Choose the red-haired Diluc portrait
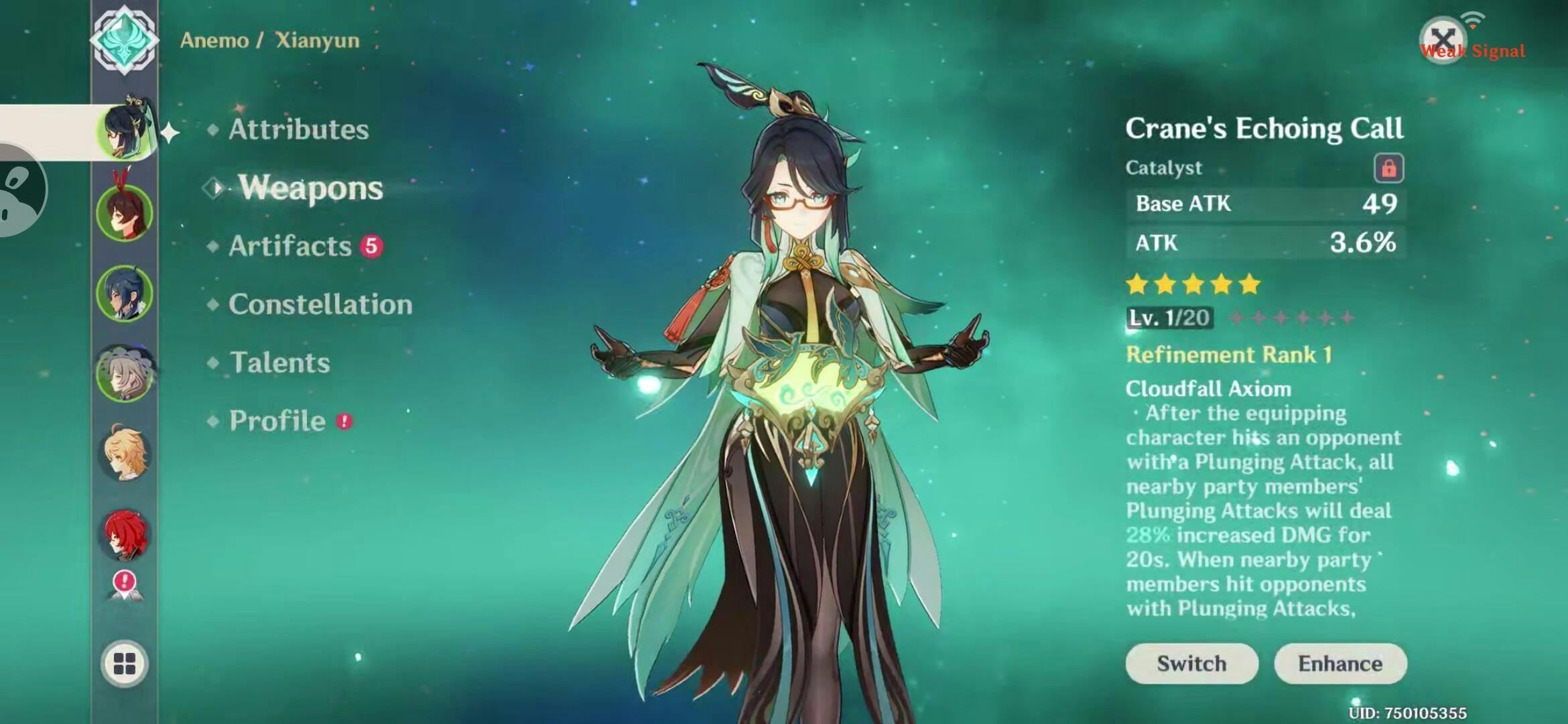This screenshot has height=724, width=1568. 125,534
